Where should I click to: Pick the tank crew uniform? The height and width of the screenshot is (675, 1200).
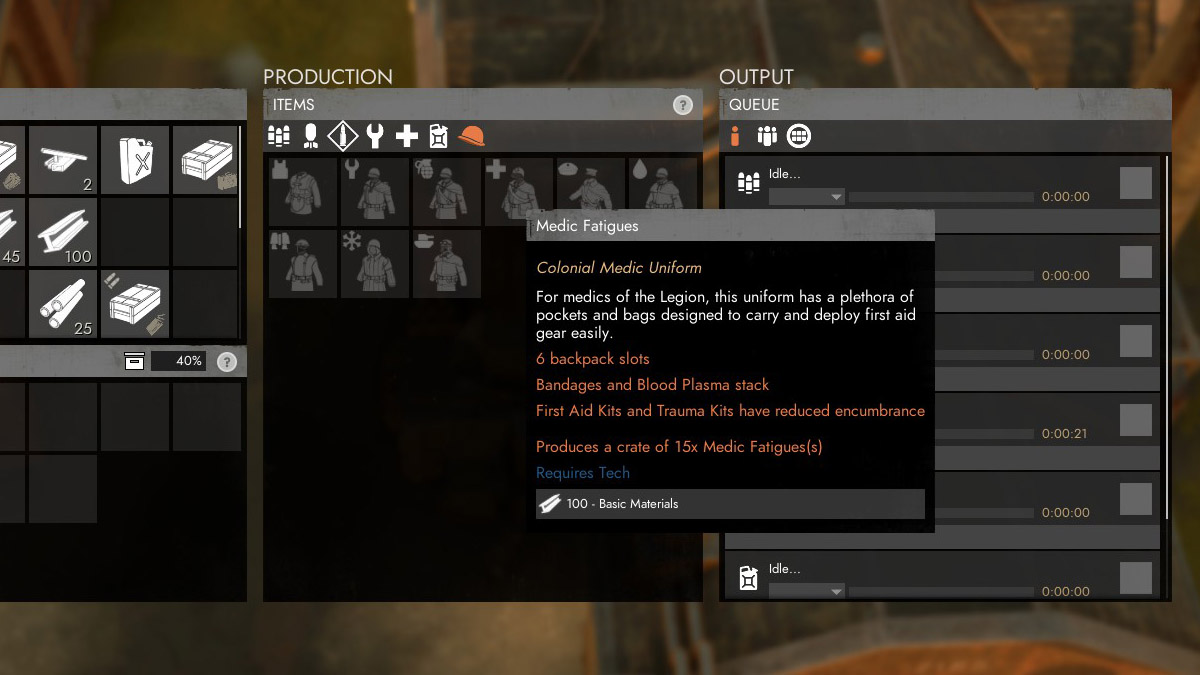447,264
